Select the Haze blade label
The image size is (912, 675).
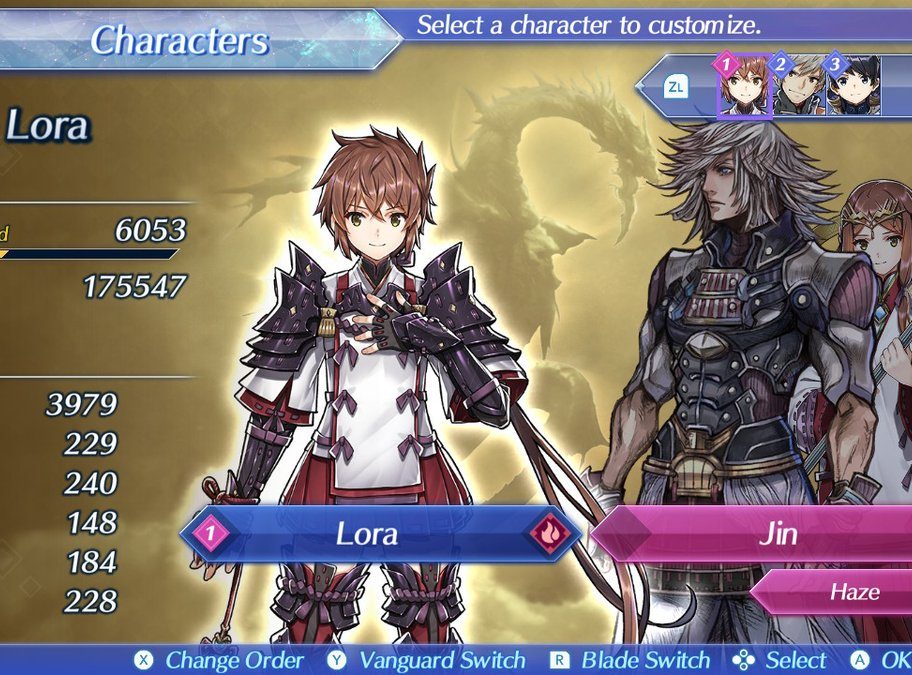click(x=840, y=592)
